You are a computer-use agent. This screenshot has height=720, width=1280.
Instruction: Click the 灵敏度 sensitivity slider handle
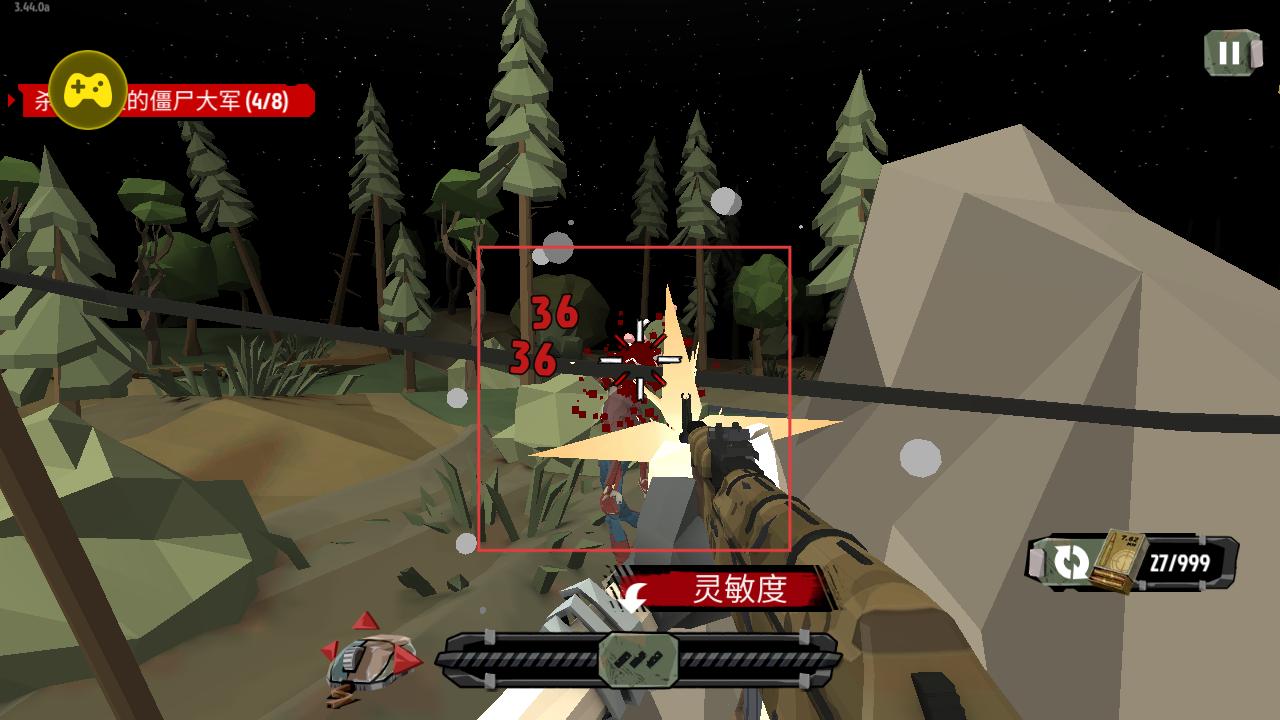(638, 660)
